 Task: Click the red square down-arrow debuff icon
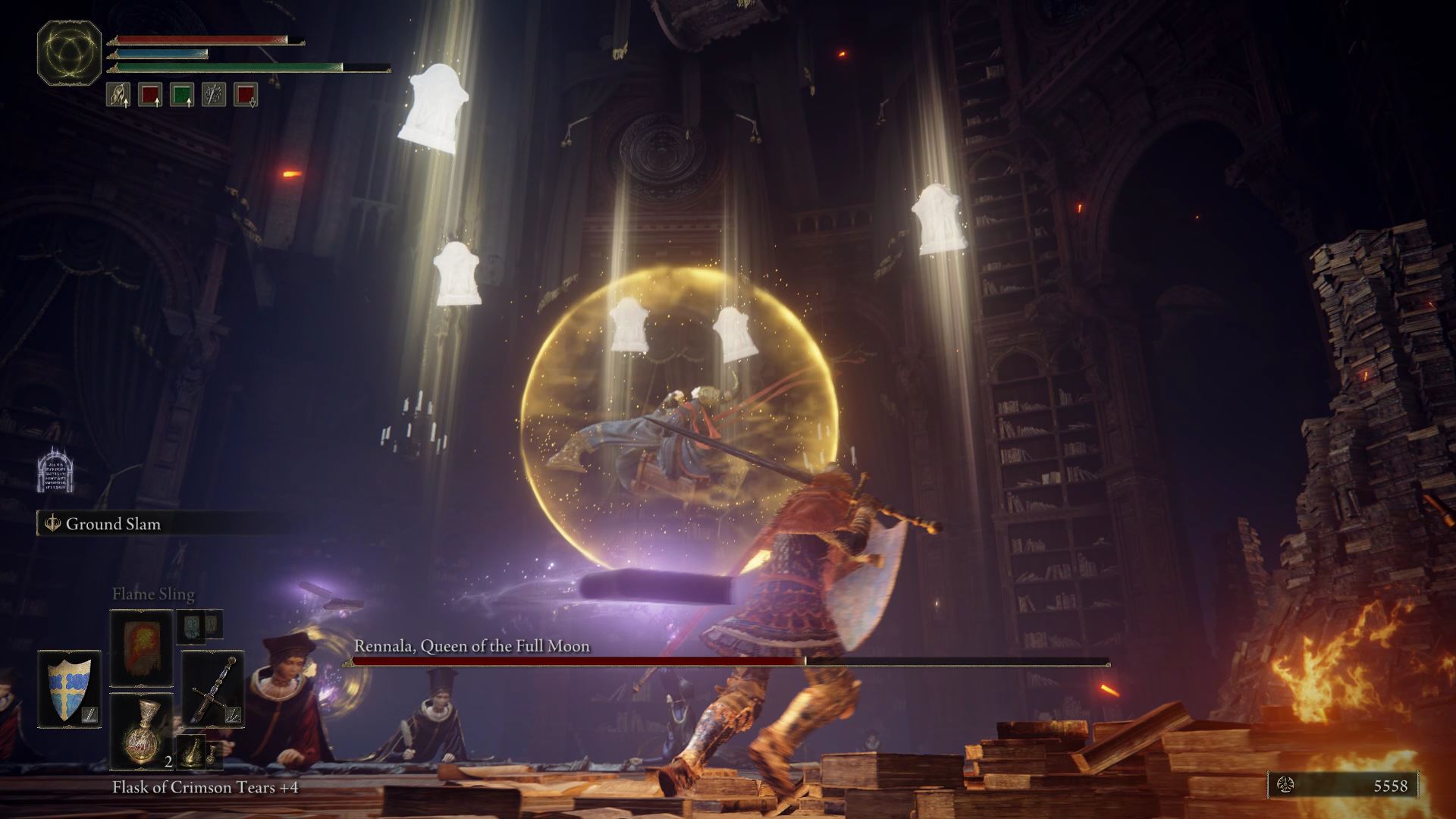pyautogui.click(x=246, y=95)
